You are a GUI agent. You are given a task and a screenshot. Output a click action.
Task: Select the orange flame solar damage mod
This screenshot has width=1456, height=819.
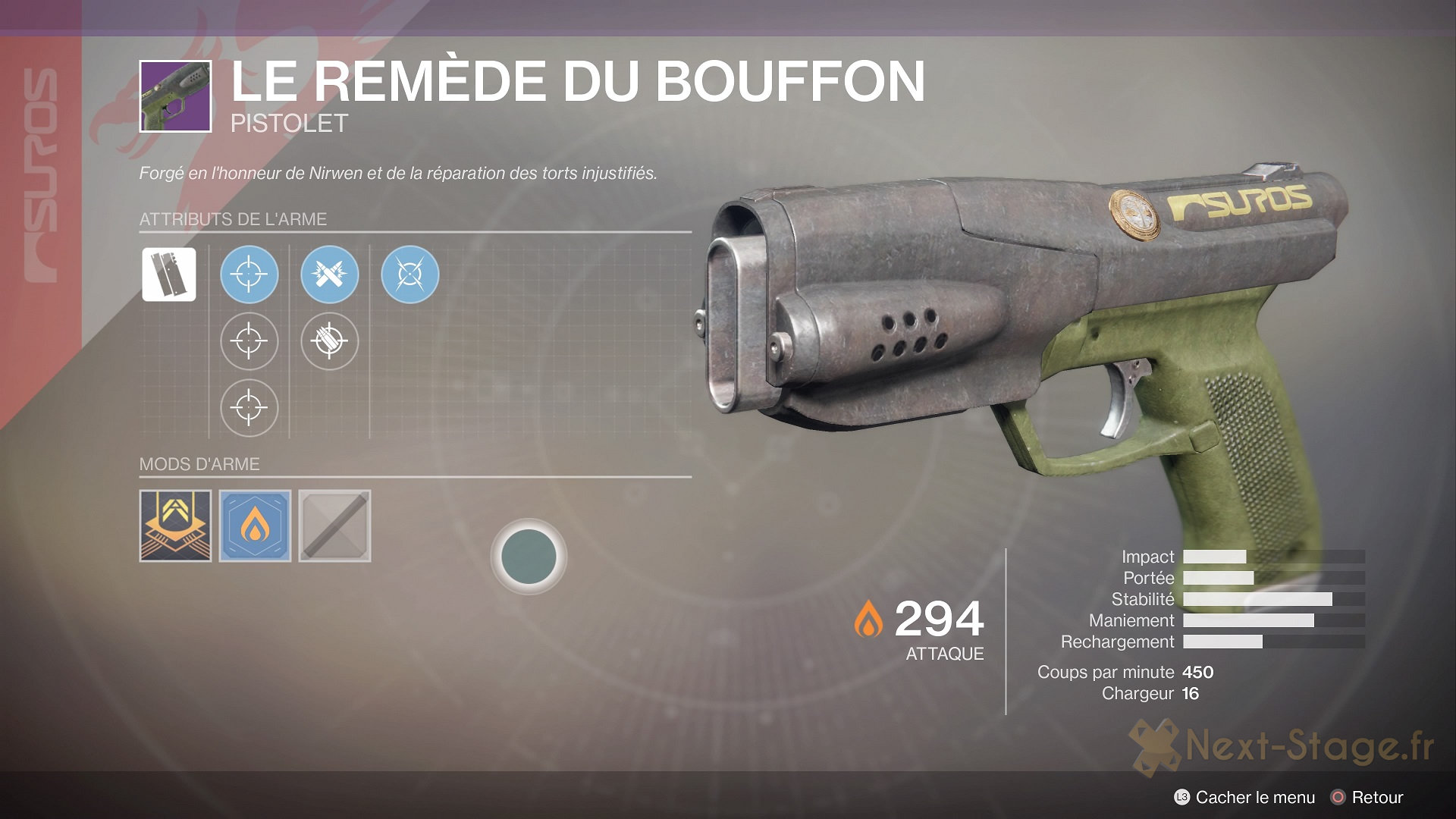[255, 526]
